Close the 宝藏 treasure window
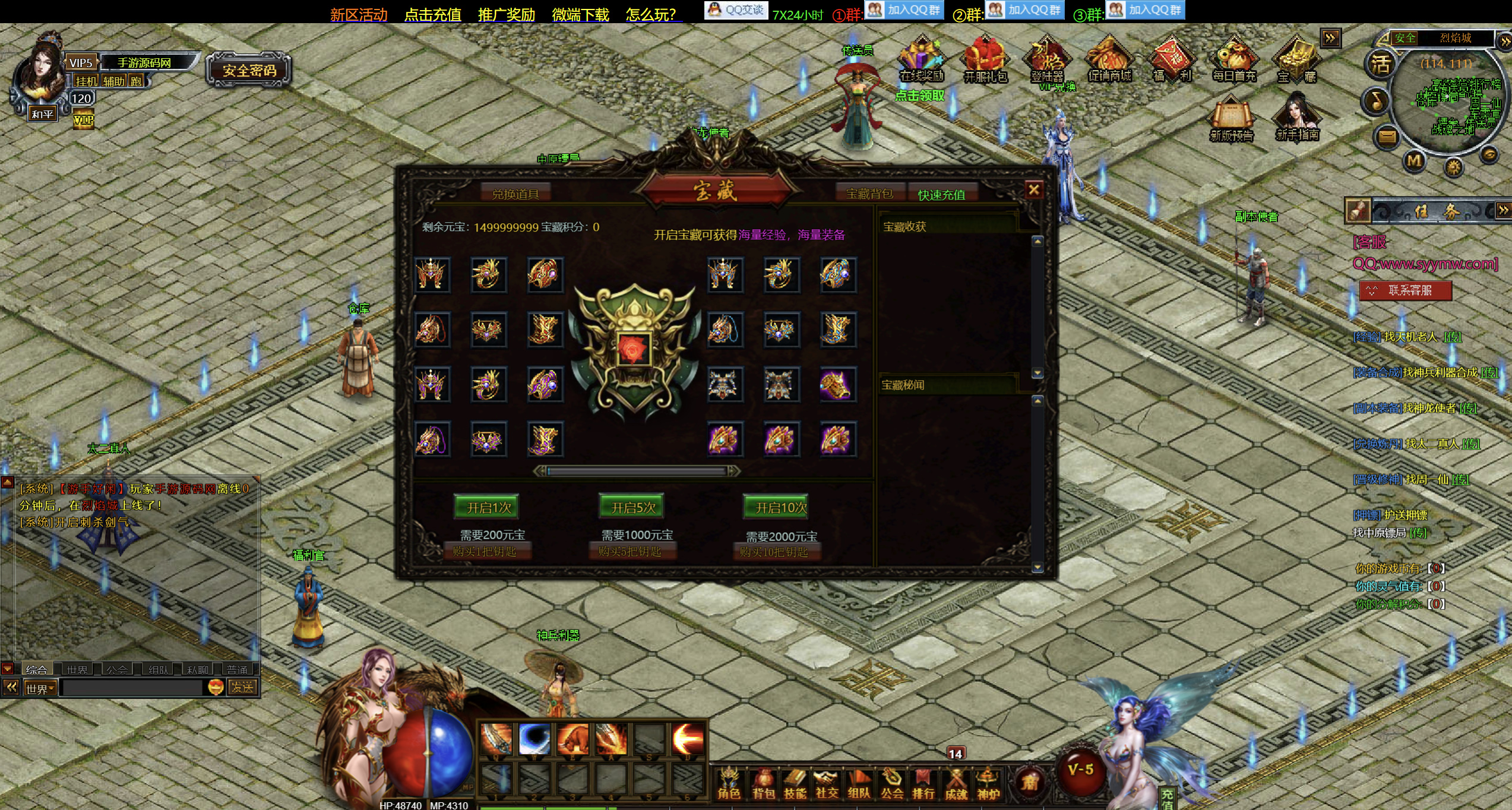The height and width of the screenshot is (810, 1512). [1033, 189]
